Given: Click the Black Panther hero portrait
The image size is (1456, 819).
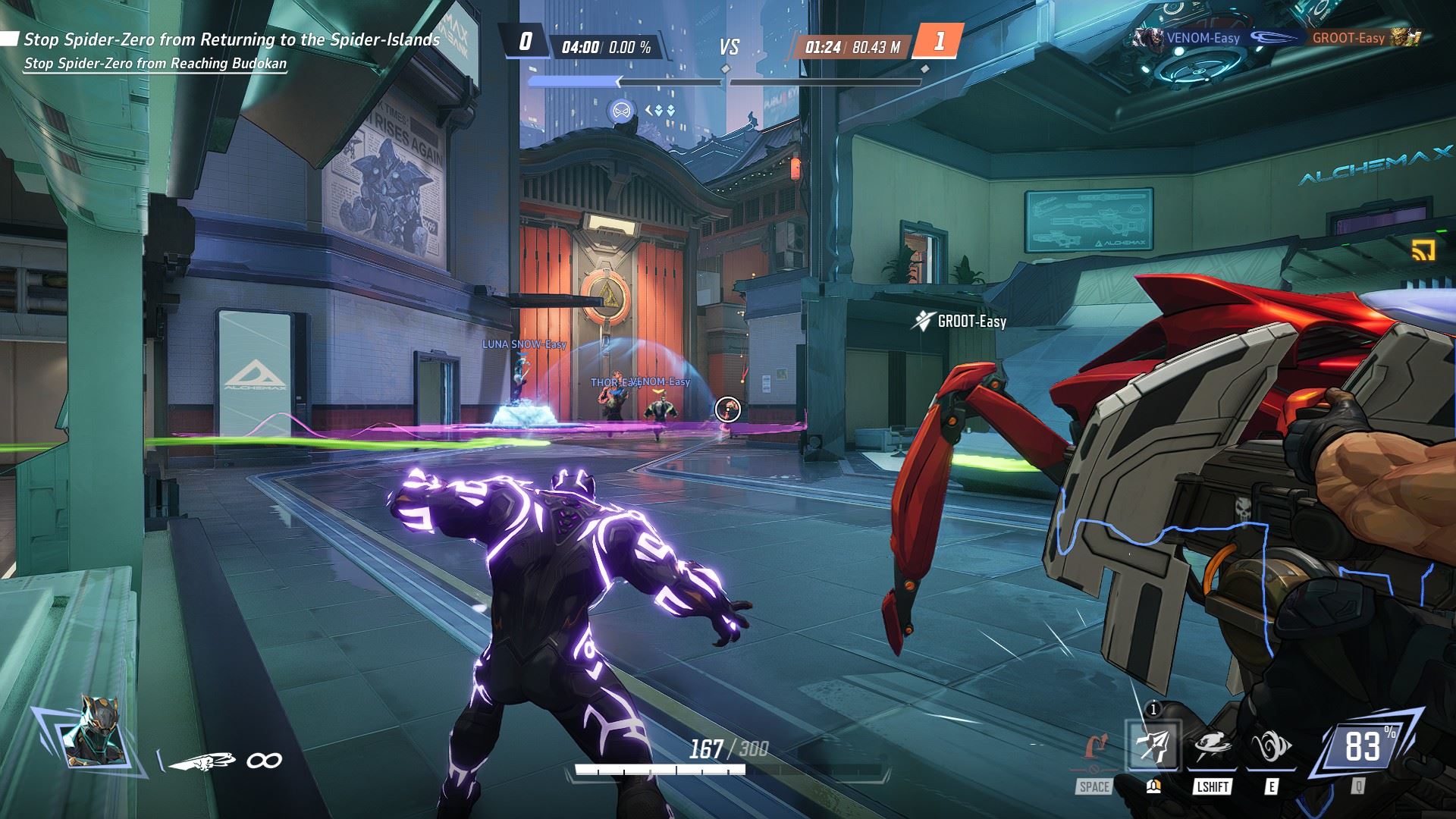Looking at the screenshot, I should click(x=83, y=730).
